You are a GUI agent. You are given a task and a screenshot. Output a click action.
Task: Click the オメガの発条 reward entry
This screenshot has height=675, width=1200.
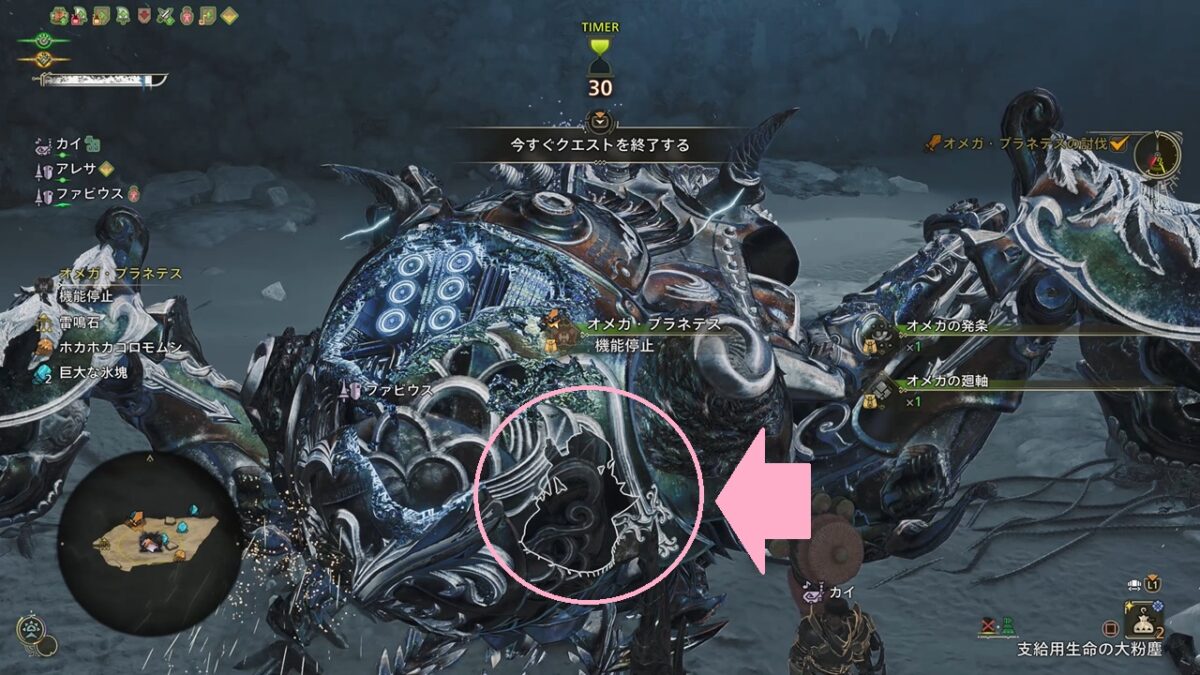click(946, 327)
